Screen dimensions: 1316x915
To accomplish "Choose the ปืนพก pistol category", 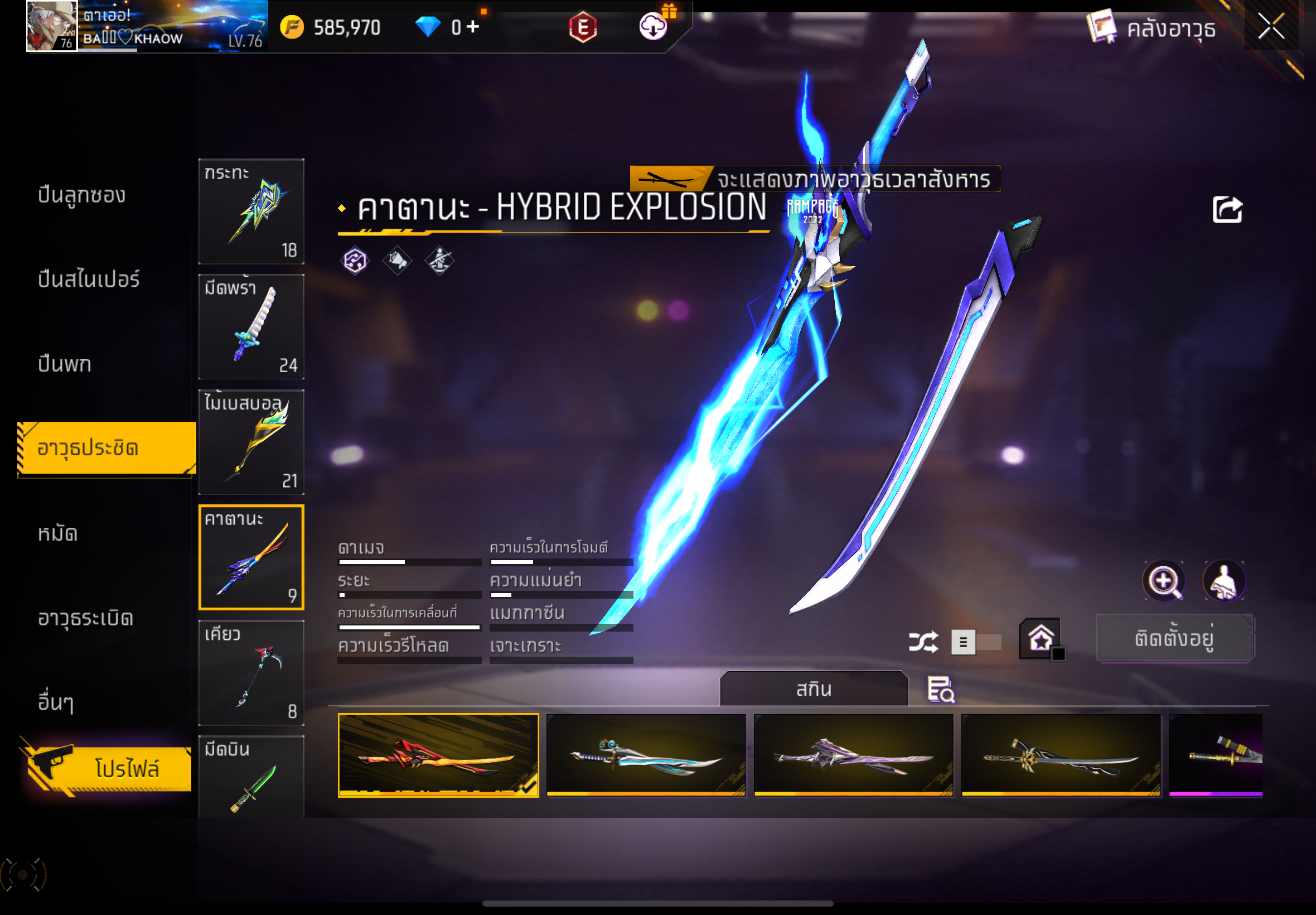I will [65, 363].
